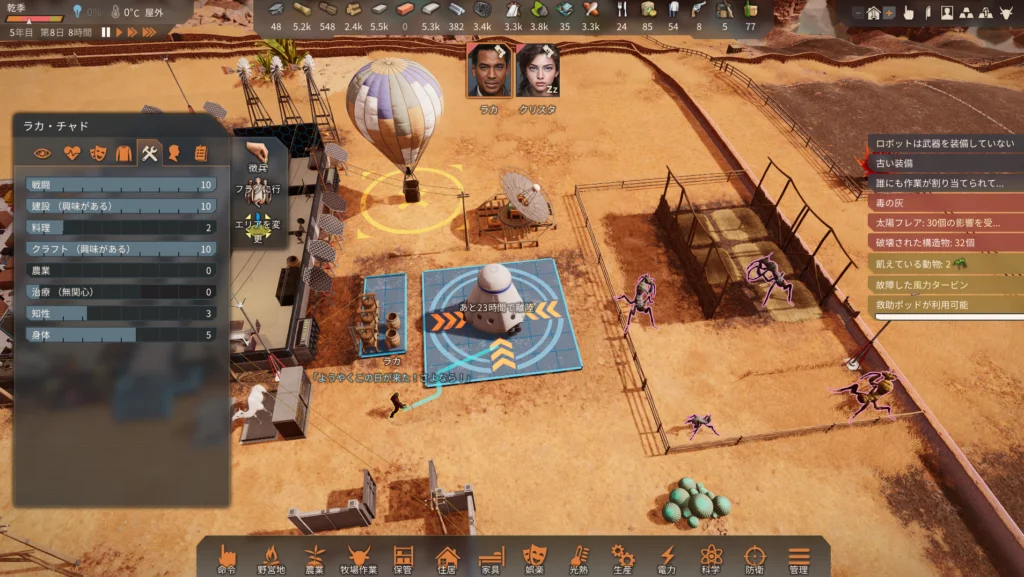Screen dimensions: 1024x577
Task: Open the heart health tab
Action: pos(71,153)
